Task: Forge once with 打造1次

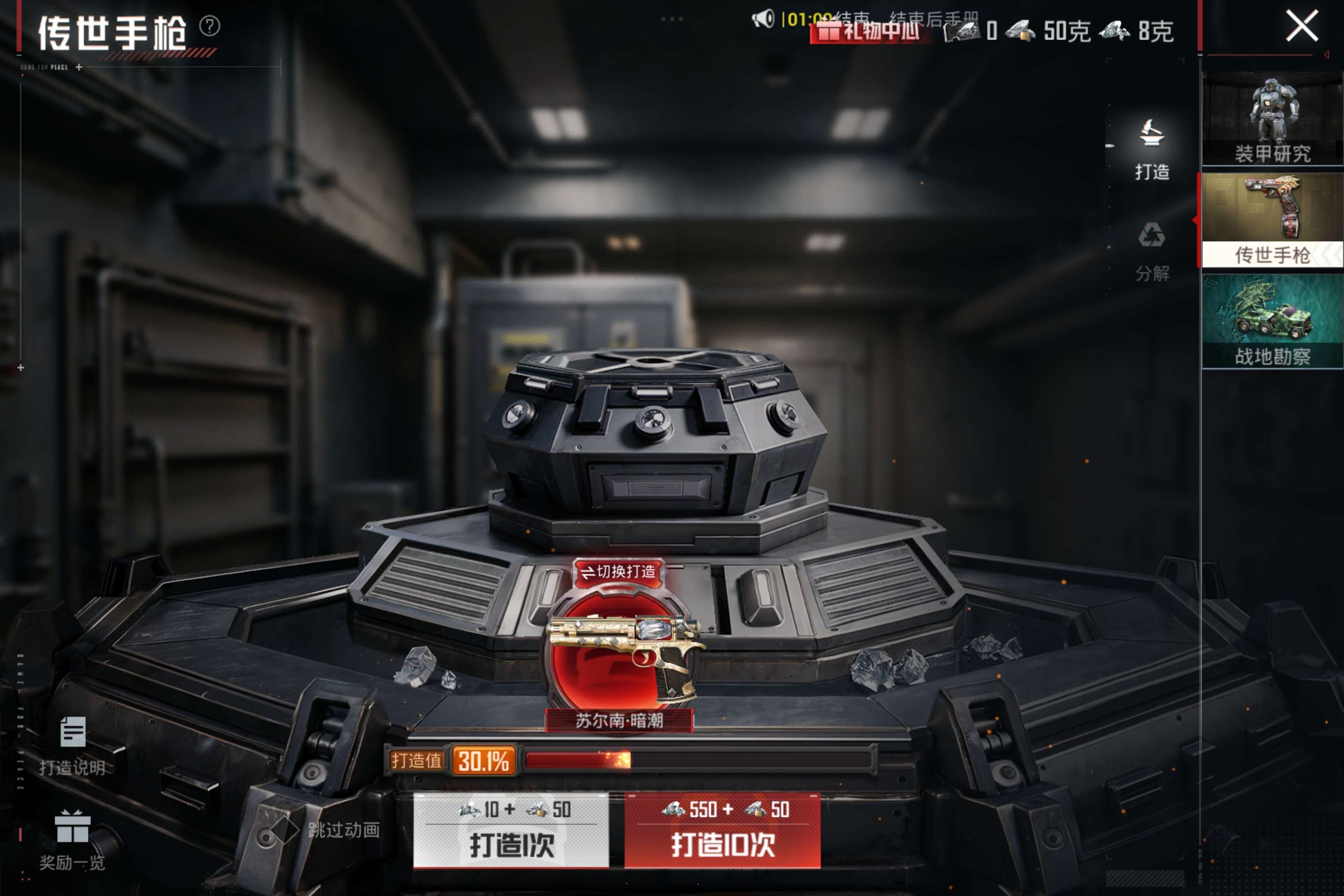Action: [x=511, y=830]
